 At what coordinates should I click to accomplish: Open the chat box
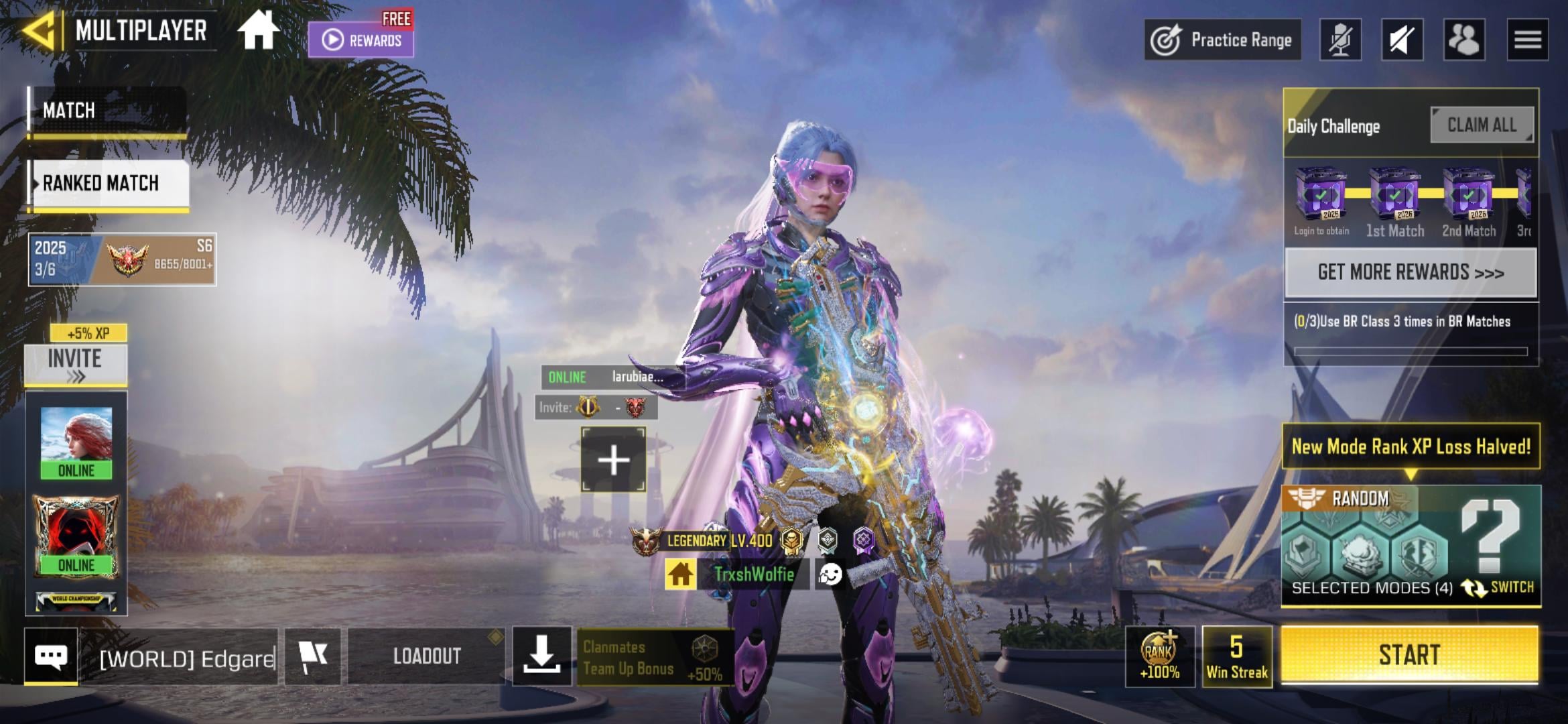point(51,656)
